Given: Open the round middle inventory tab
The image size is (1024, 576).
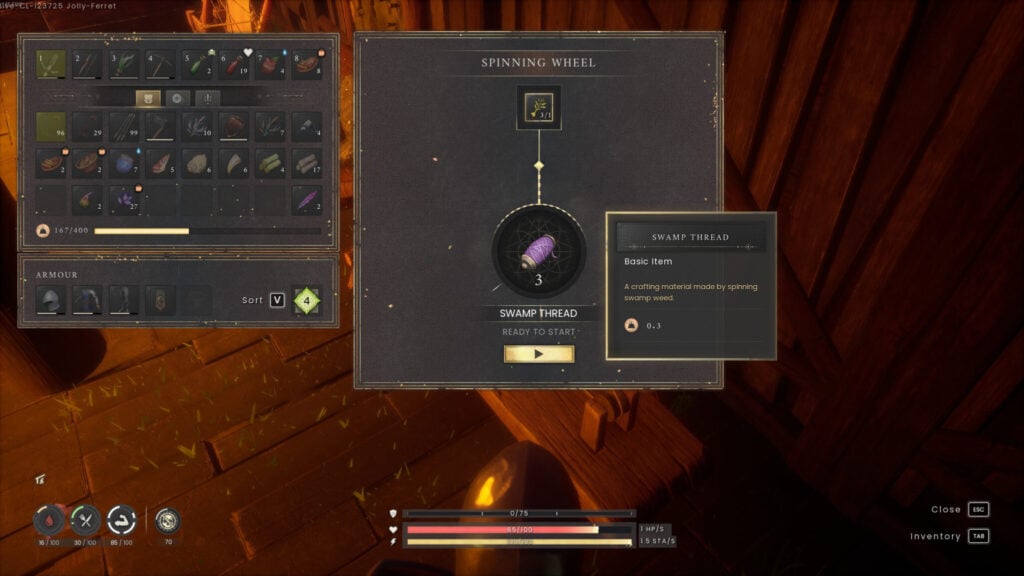Looking at the screenshot, I should point(178,98).
